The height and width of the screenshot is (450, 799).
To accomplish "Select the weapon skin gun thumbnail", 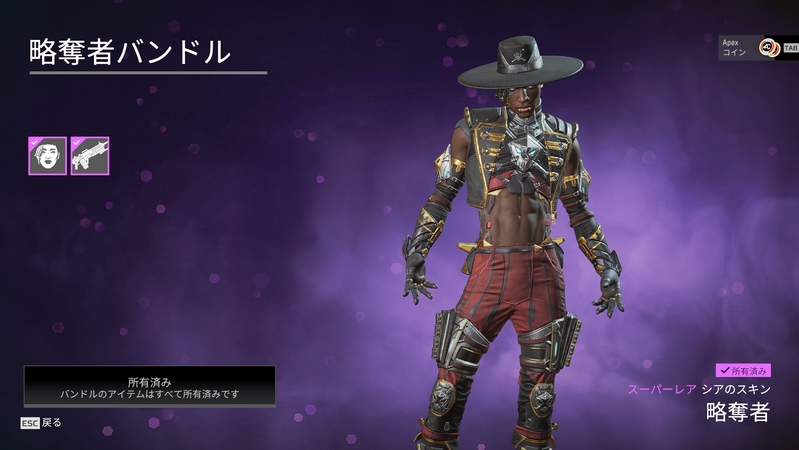I will 90,156.
